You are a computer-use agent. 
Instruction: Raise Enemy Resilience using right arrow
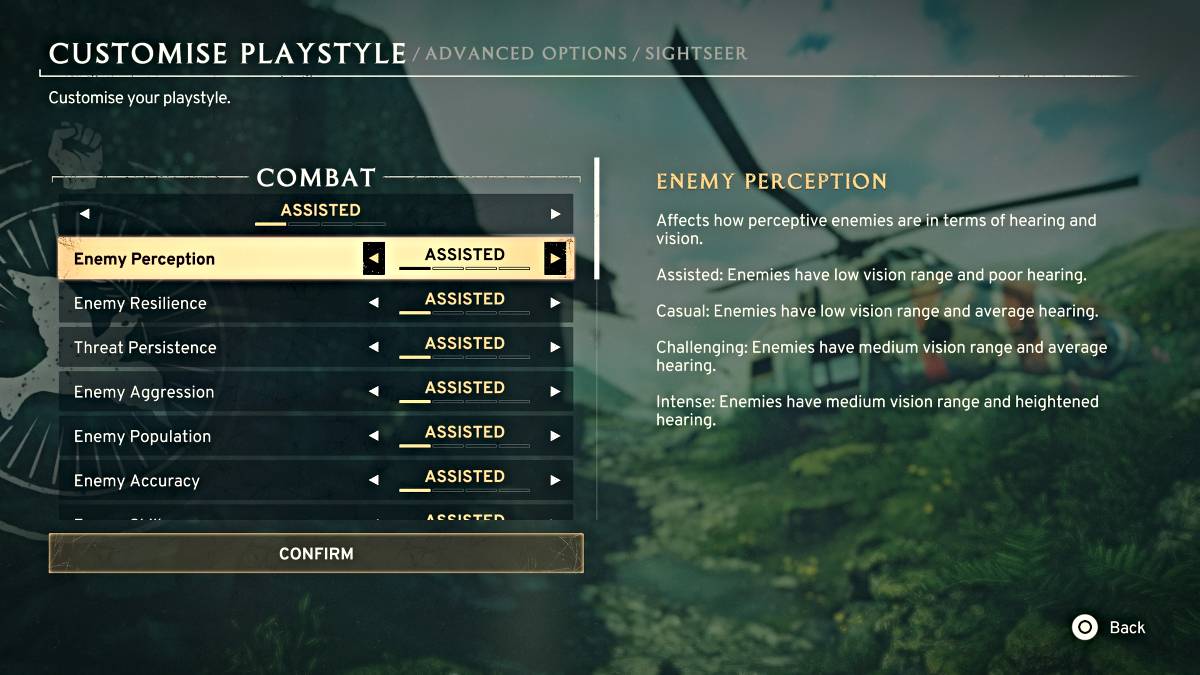(x=555, y=303)
